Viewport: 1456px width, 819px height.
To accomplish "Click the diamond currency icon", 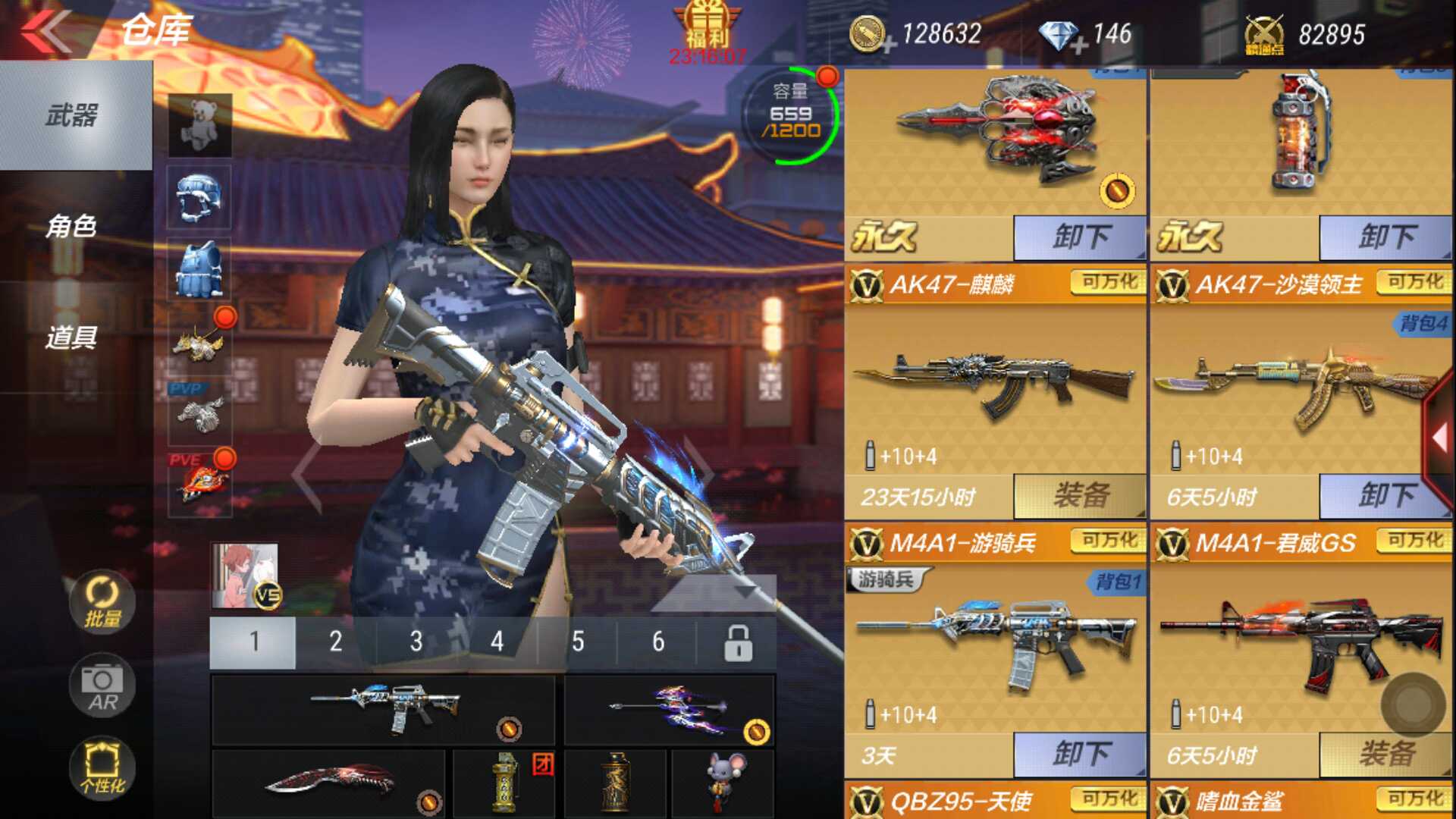I will [x=1059, y=33].
